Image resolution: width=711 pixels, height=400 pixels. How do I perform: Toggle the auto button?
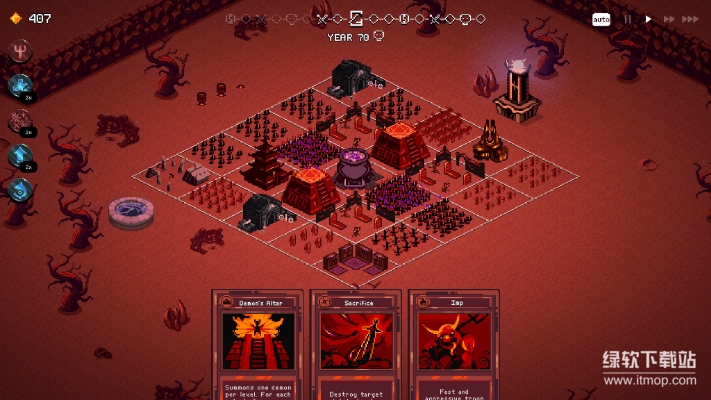point(600,19)
